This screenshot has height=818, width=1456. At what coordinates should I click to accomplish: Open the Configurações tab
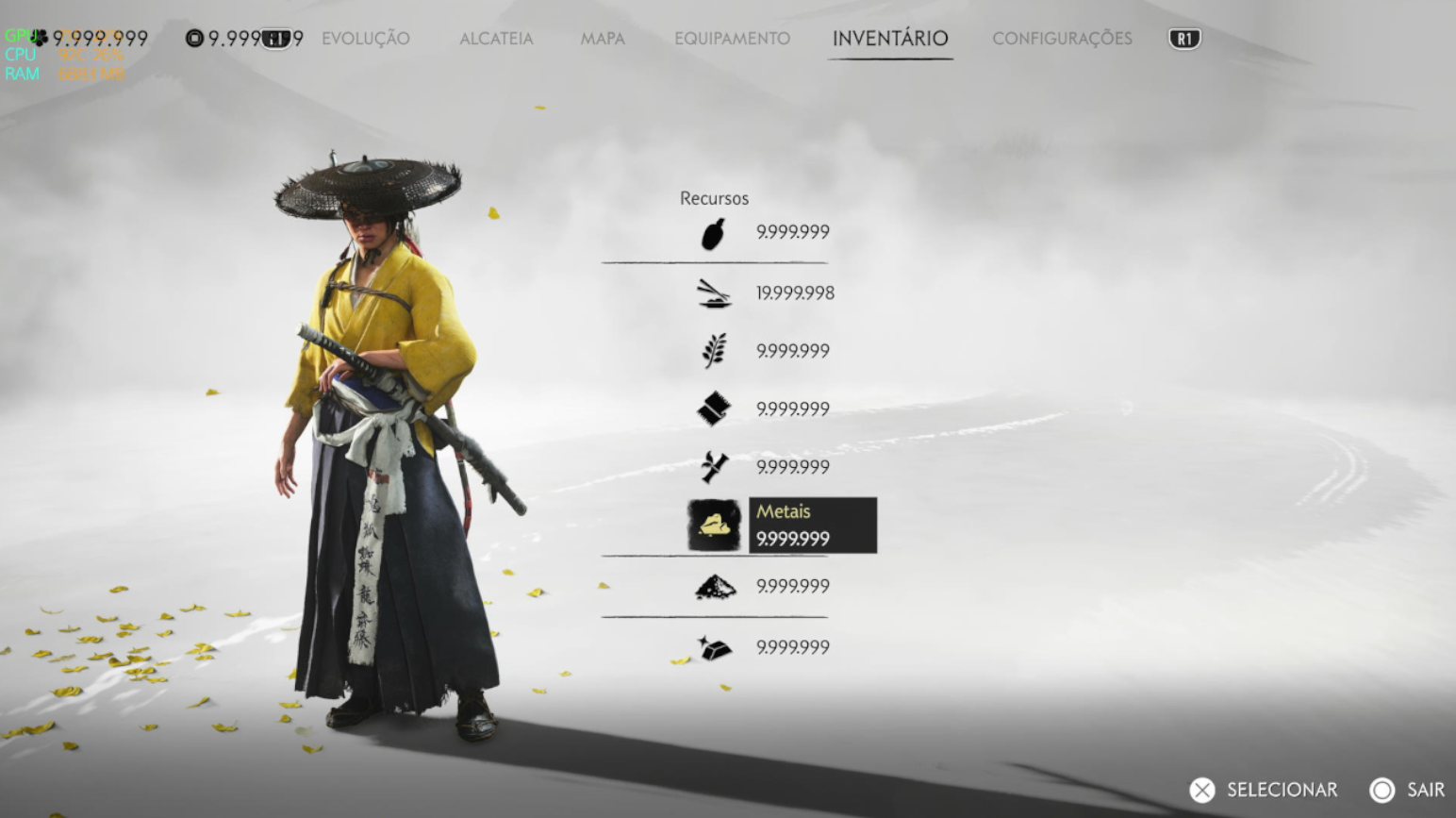coord(1062,39)
